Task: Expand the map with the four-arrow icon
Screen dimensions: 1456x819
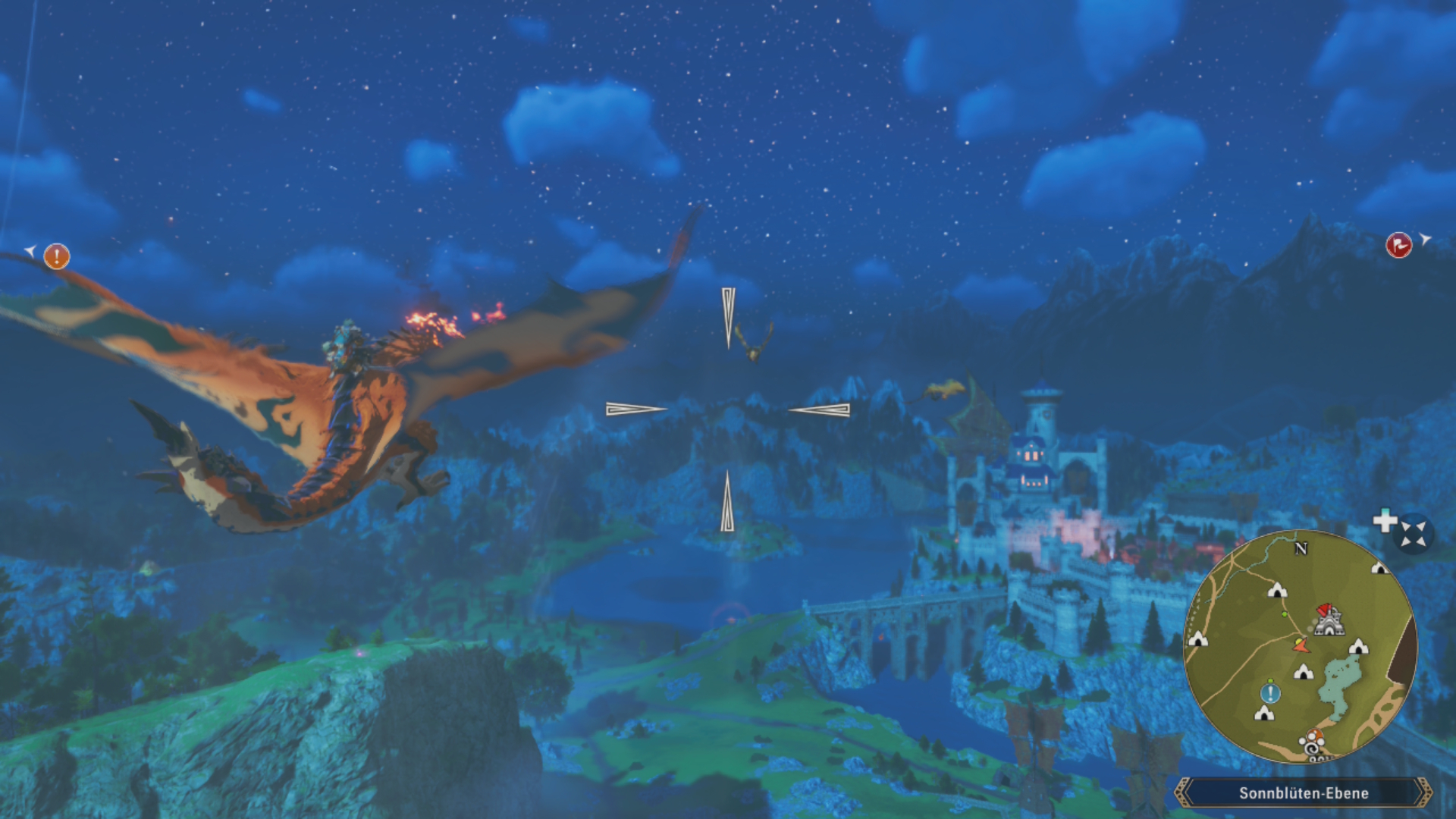Action: point(1413,533)
